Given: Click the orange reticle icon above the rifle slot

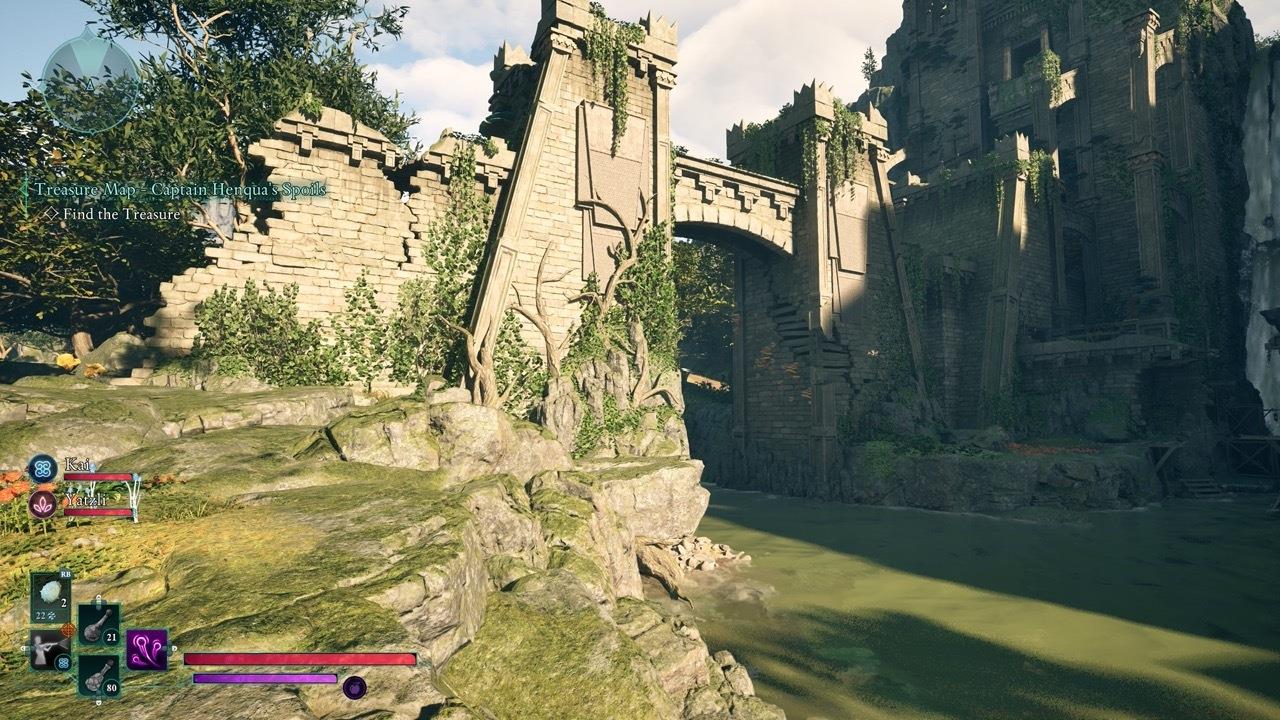Looking at the screenshot, I should tap(69, 629).
